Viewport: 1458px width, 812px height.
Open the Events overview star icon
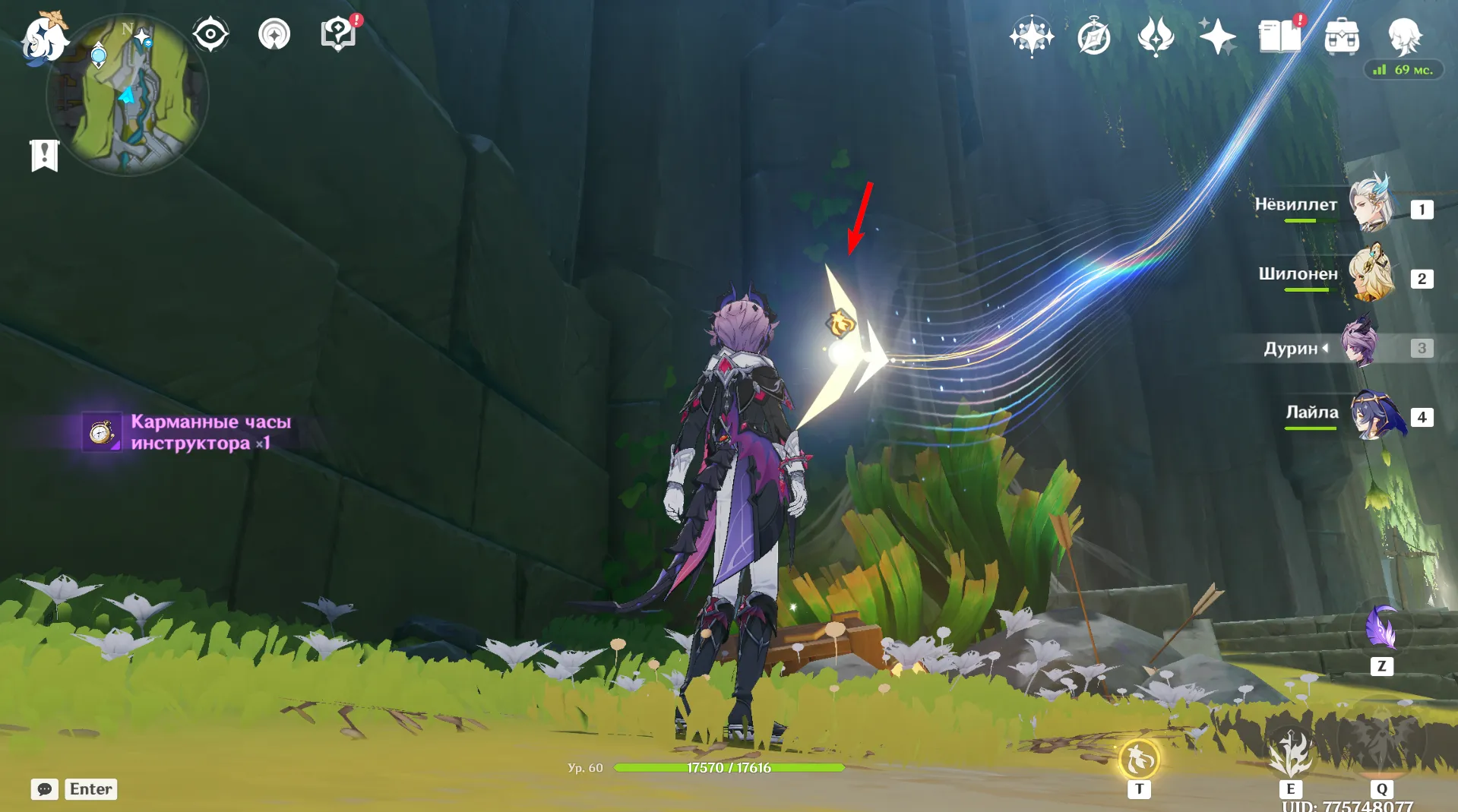1031,35
